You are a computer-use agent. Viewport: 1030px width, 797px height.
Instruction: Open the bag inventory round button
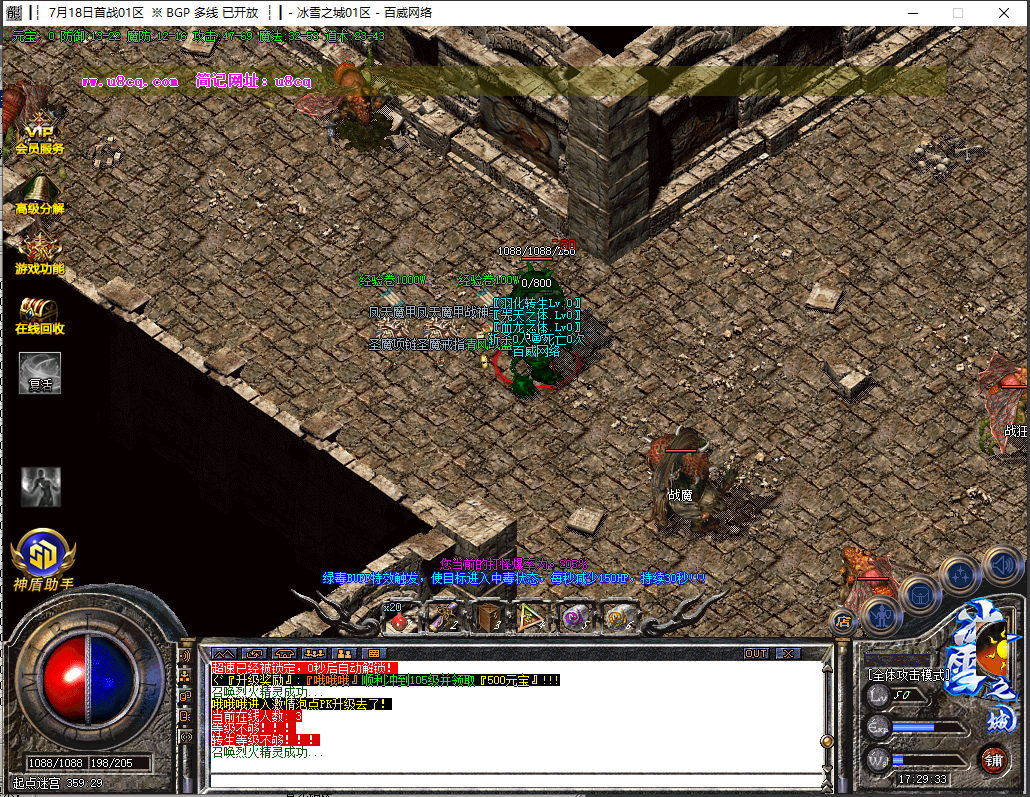click(920, 595)
